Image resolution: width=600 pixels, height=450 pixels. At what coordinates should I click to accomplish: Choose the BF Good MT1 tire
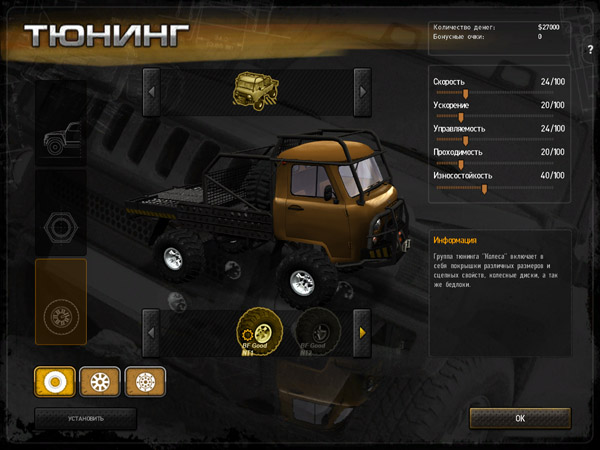[x=255, y=332]
